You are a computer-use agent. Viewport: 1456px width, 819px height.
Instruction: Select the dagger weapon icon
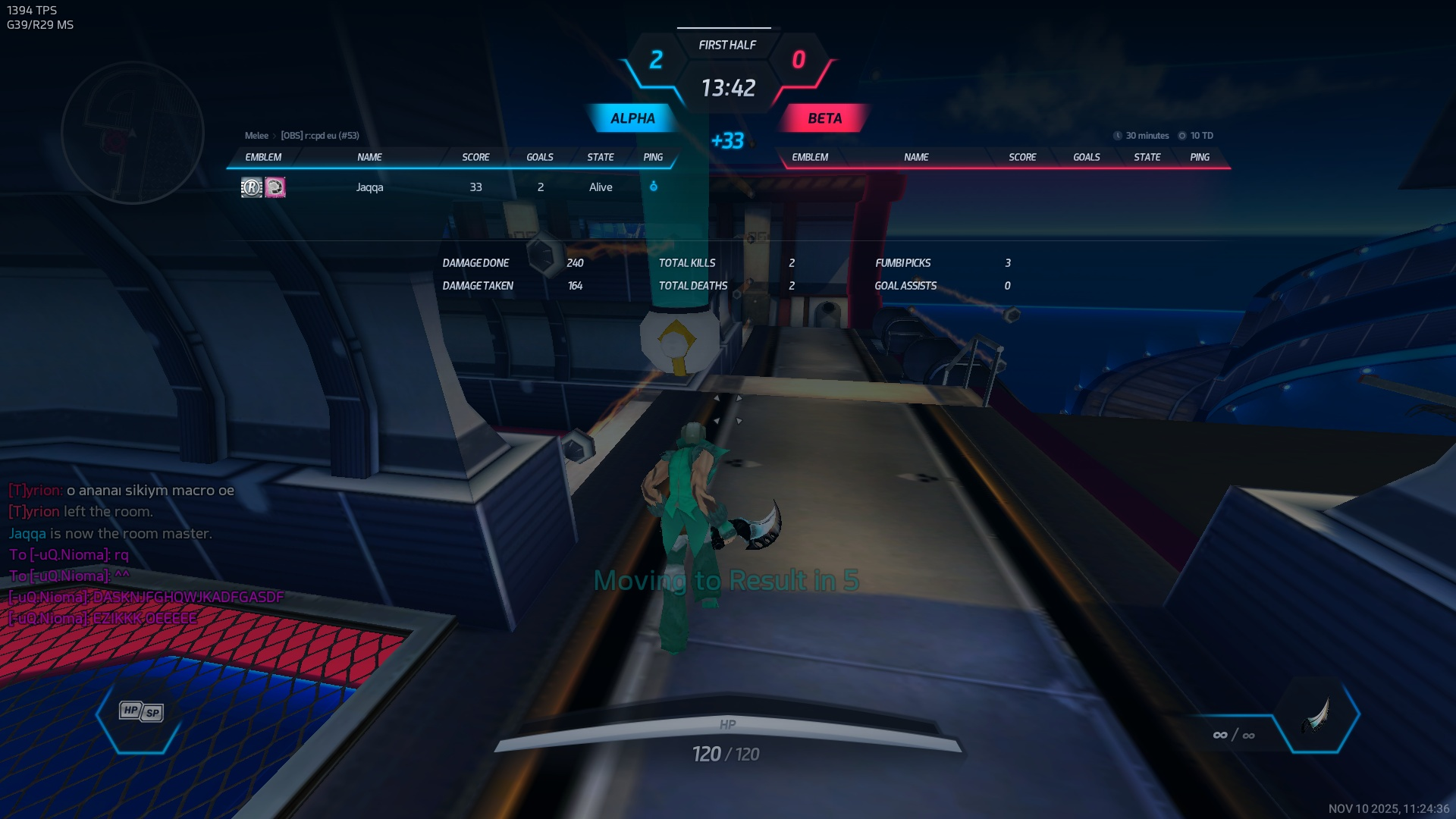(x=1318, y=715)
